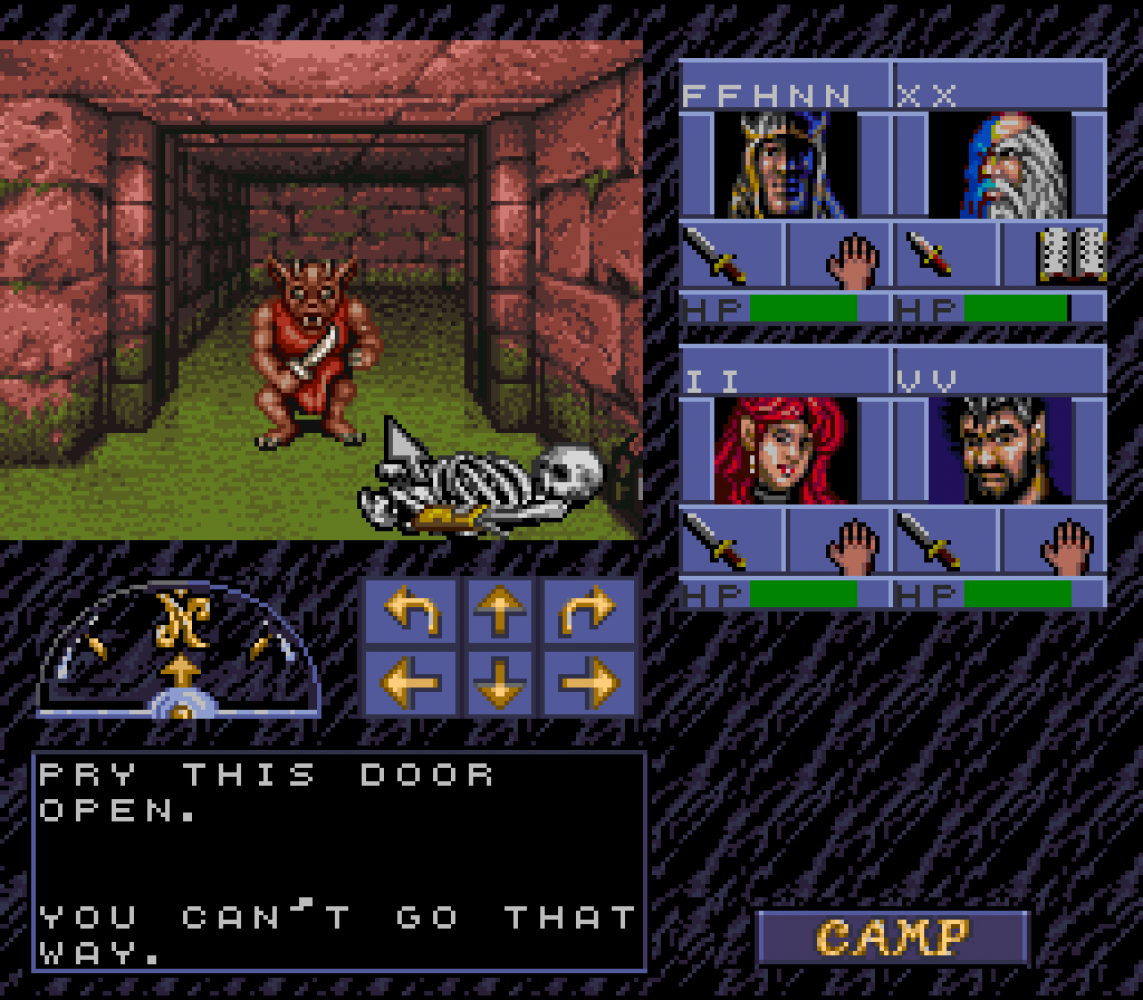Turn right with the curved-right arrow
The width and height of the screenshot is (1143, 1000).
pos(589,612)
